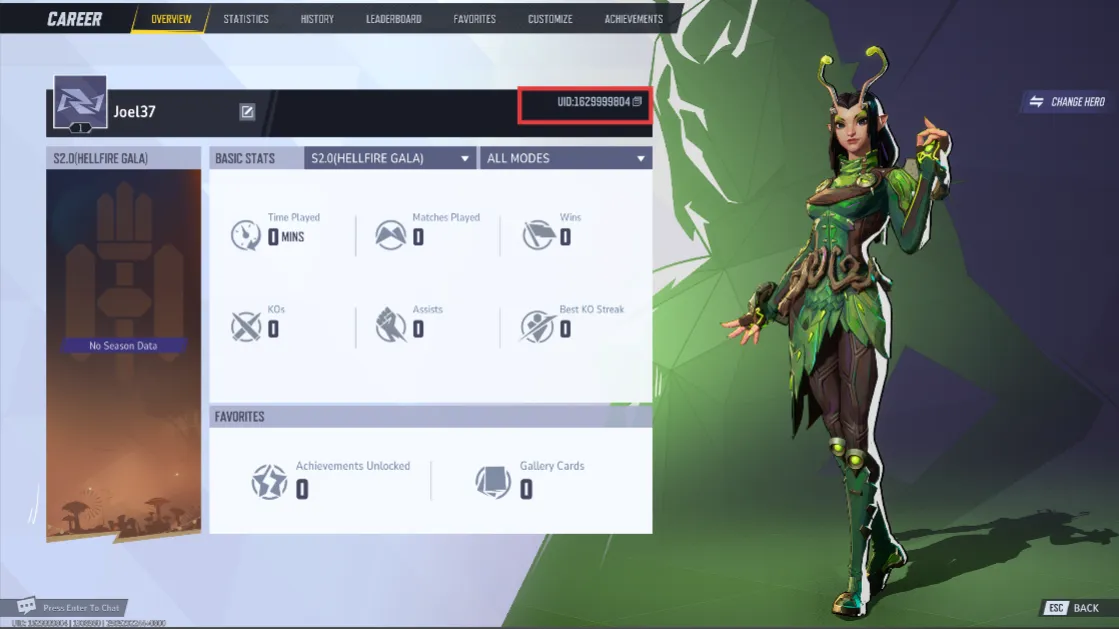Show the Leaderboard tab
This screenshot has width=1119, height=629.
pyautogui.click(x=393, y=19)
